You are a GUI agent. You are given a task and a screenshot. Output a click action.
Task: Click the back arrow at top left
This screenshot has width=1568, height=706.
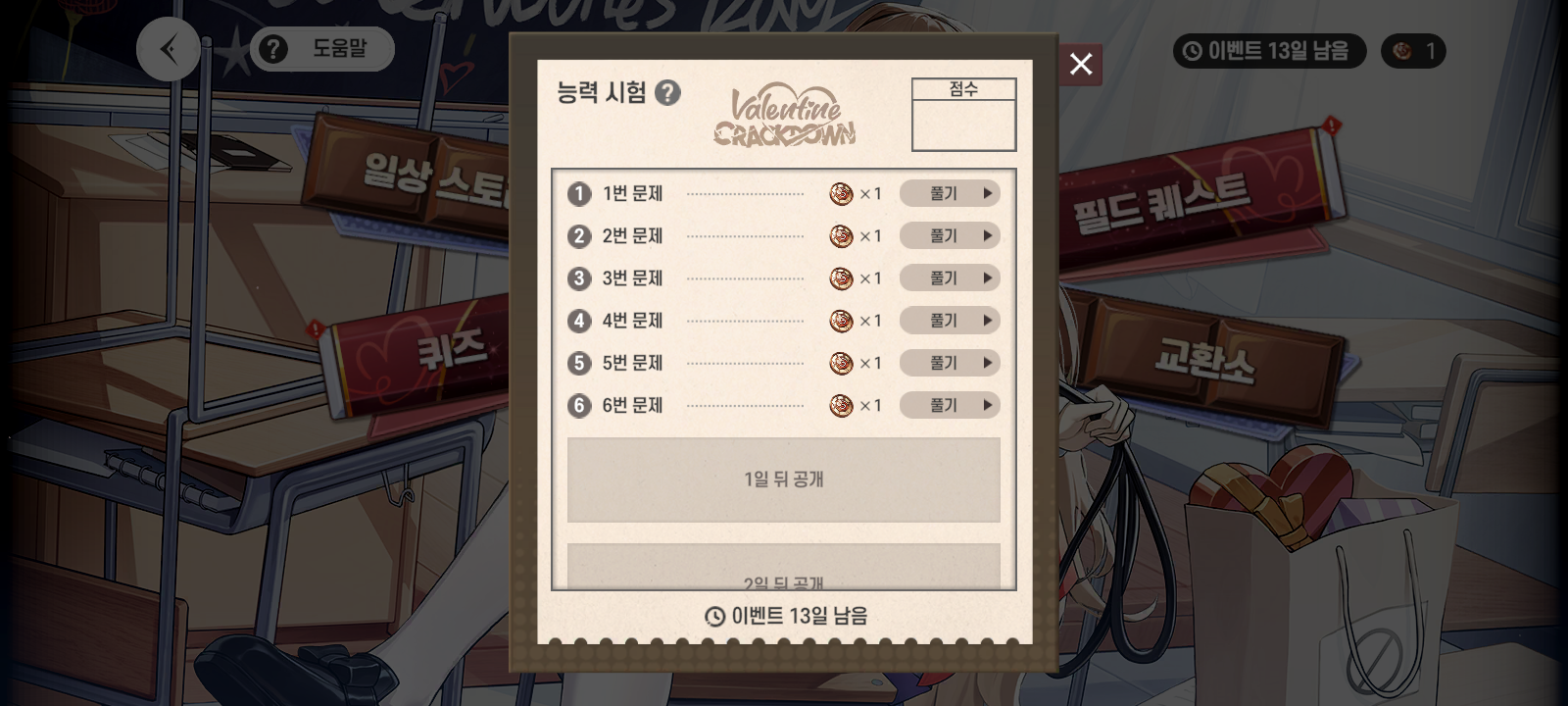[168, 49]
